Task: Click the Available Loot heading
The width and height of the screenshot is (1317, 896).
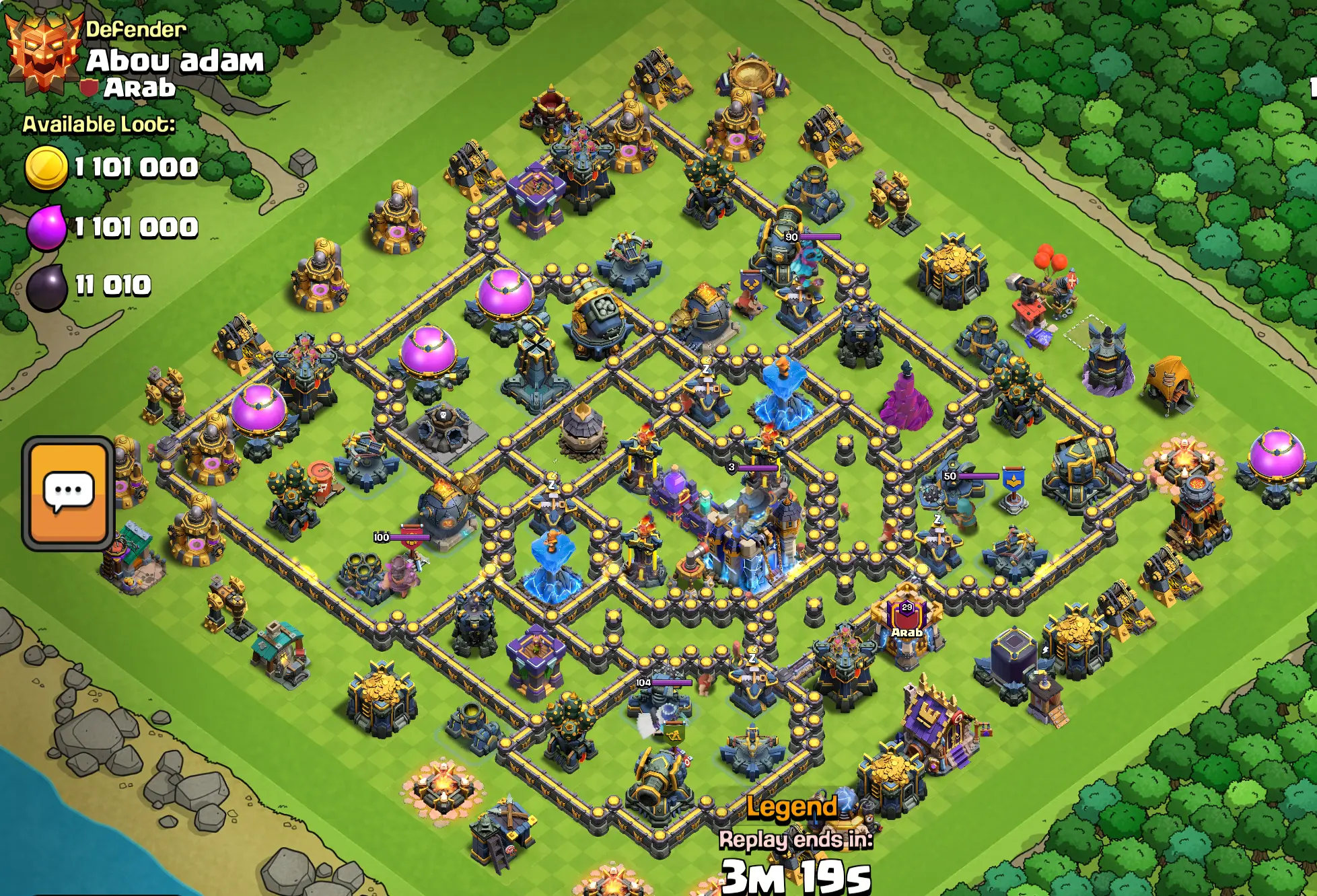Action: [98, 124]
